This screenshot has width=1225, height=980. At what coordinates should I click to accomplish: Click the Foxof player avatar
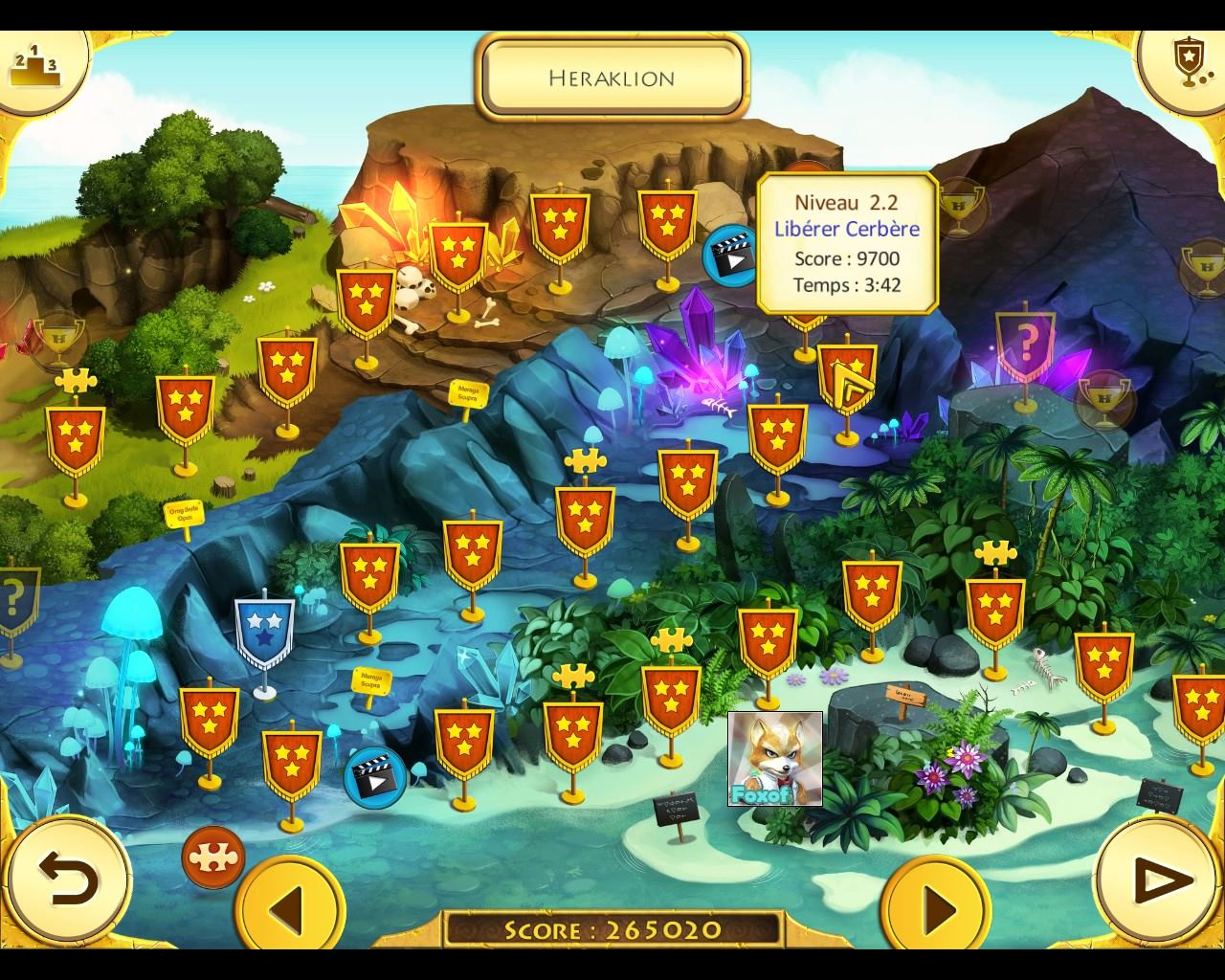coord(774,759)
